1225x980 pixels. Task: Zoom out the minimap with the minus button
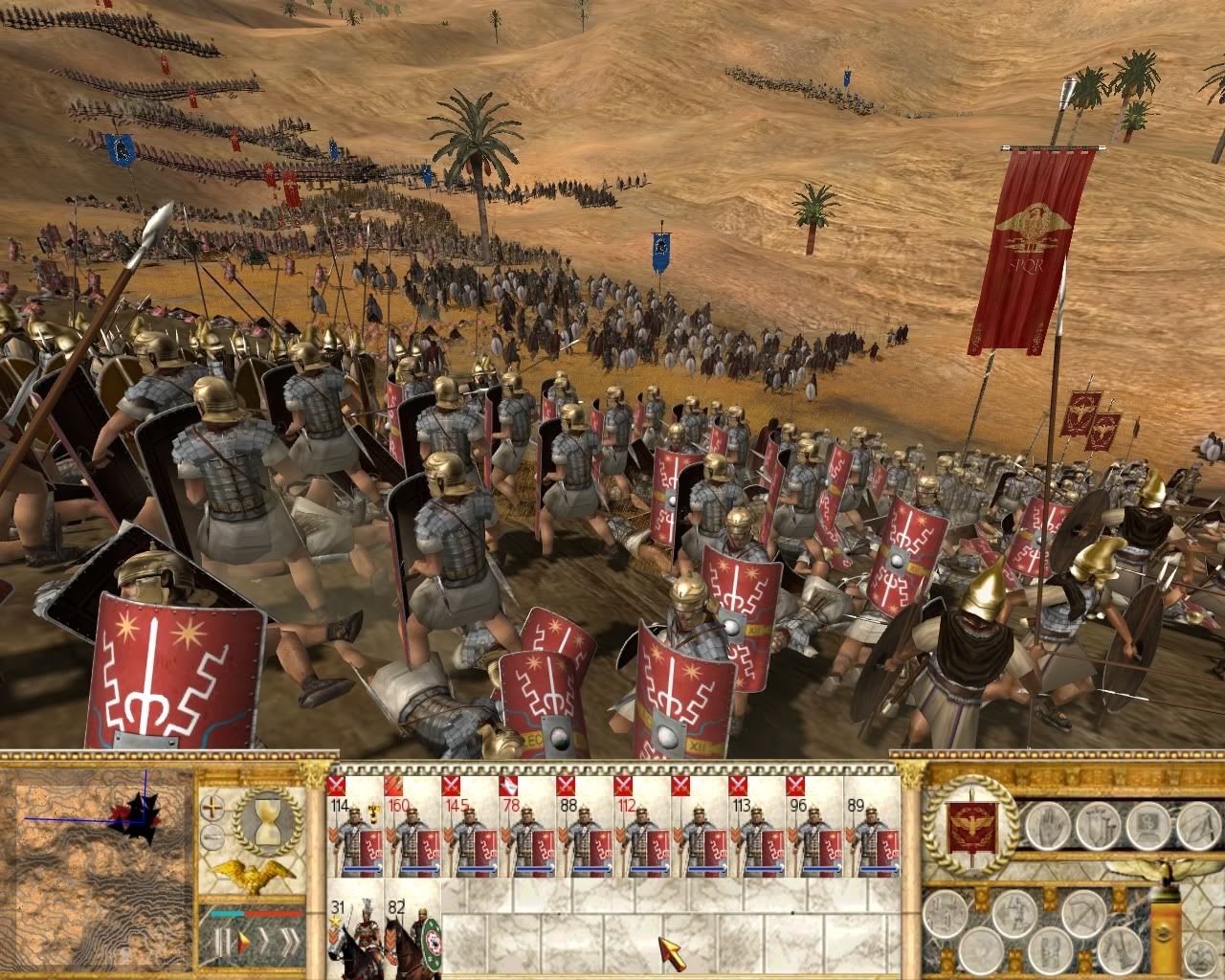[x=214, y=839]
